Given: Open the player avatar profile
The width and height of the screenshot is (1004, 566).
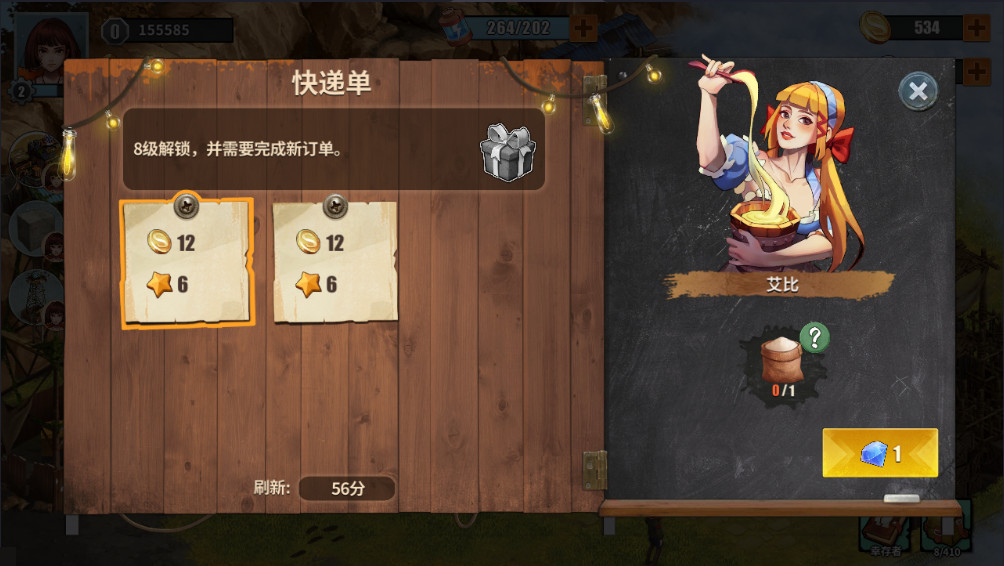Looking at the screenshot, I should [51, 38].
